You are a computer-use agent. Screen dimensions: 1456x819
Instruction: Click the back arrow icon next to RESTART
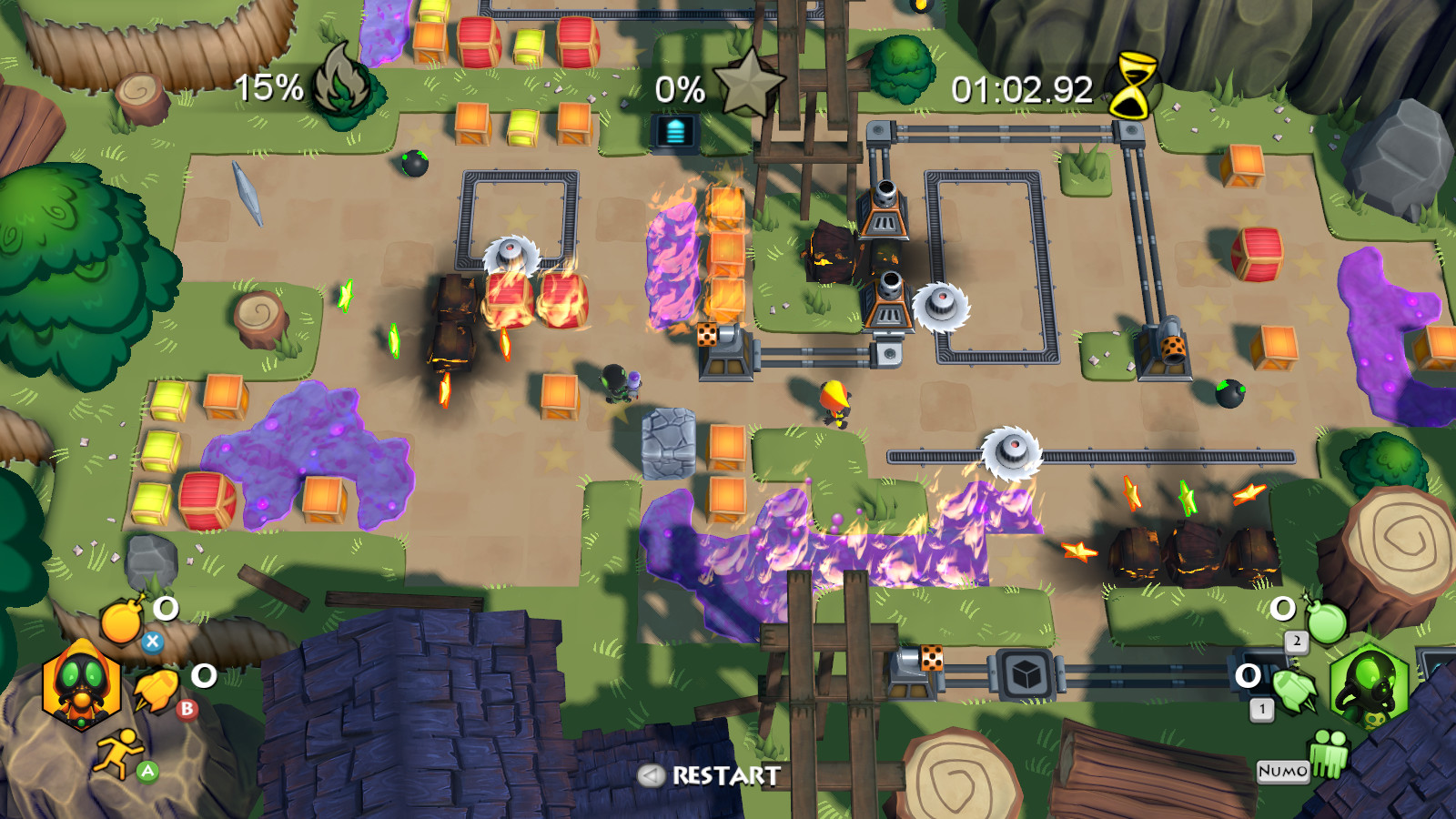(651, 776)
